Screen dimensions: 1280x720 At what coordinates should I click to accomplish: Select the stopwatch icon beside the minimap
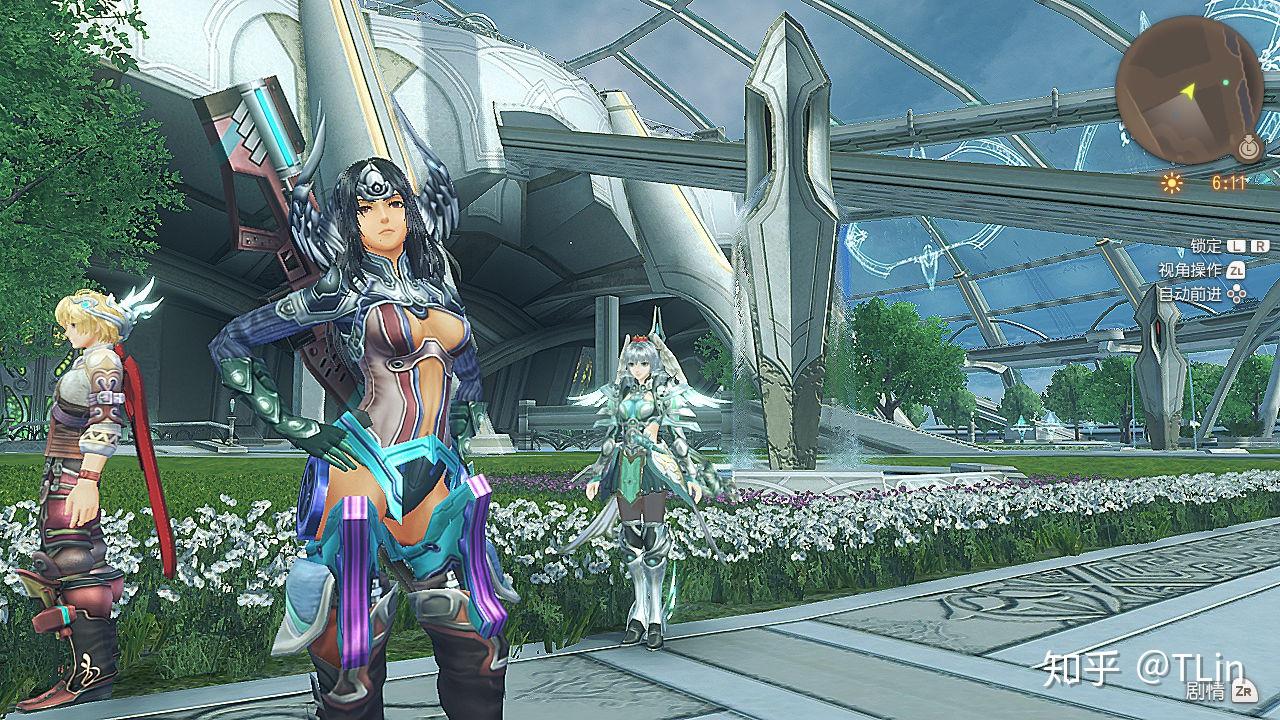tap(1249, 148)
